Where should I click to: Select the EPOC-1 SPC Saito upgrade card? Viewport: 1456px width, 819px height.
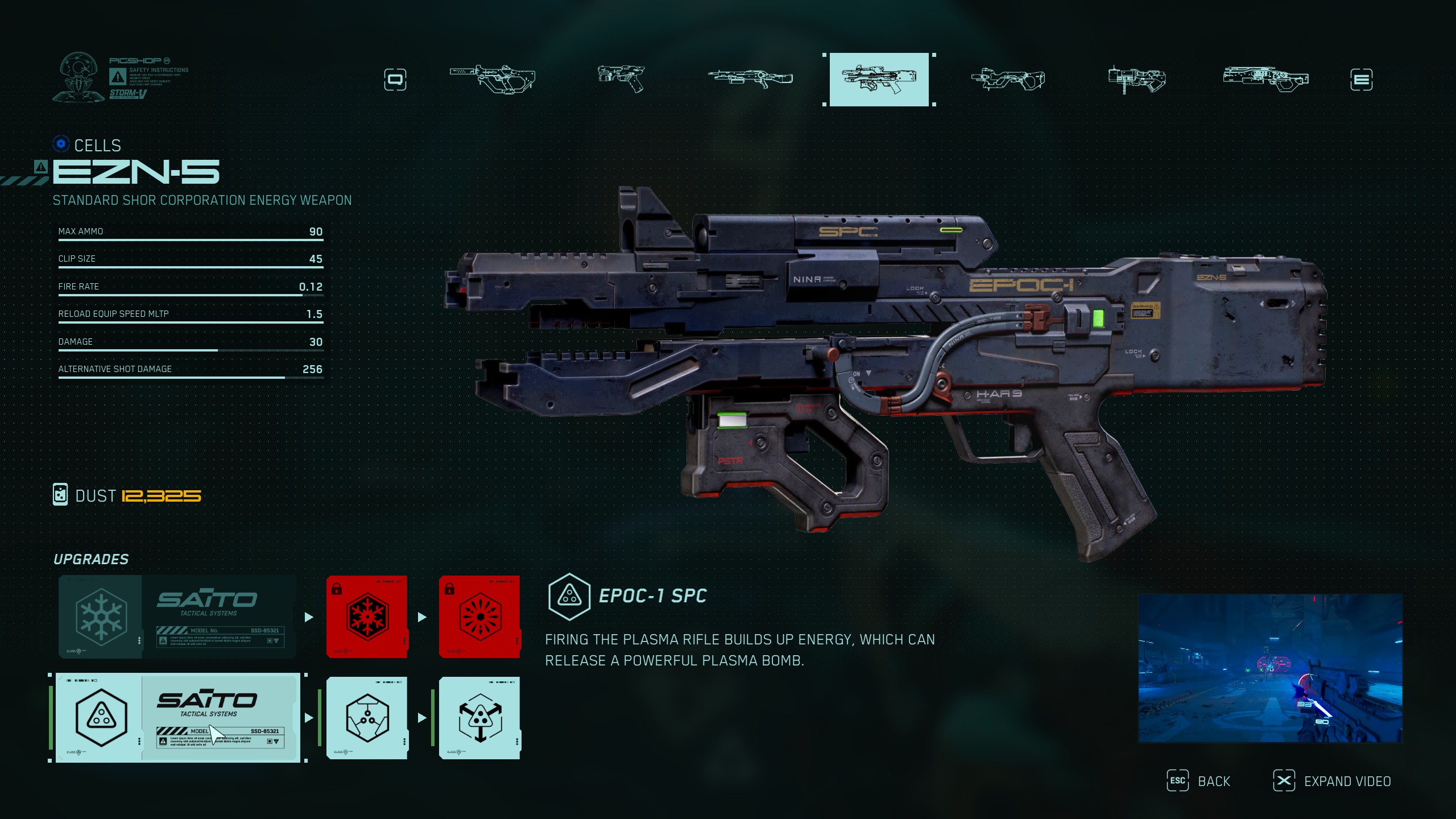point(177,718)
